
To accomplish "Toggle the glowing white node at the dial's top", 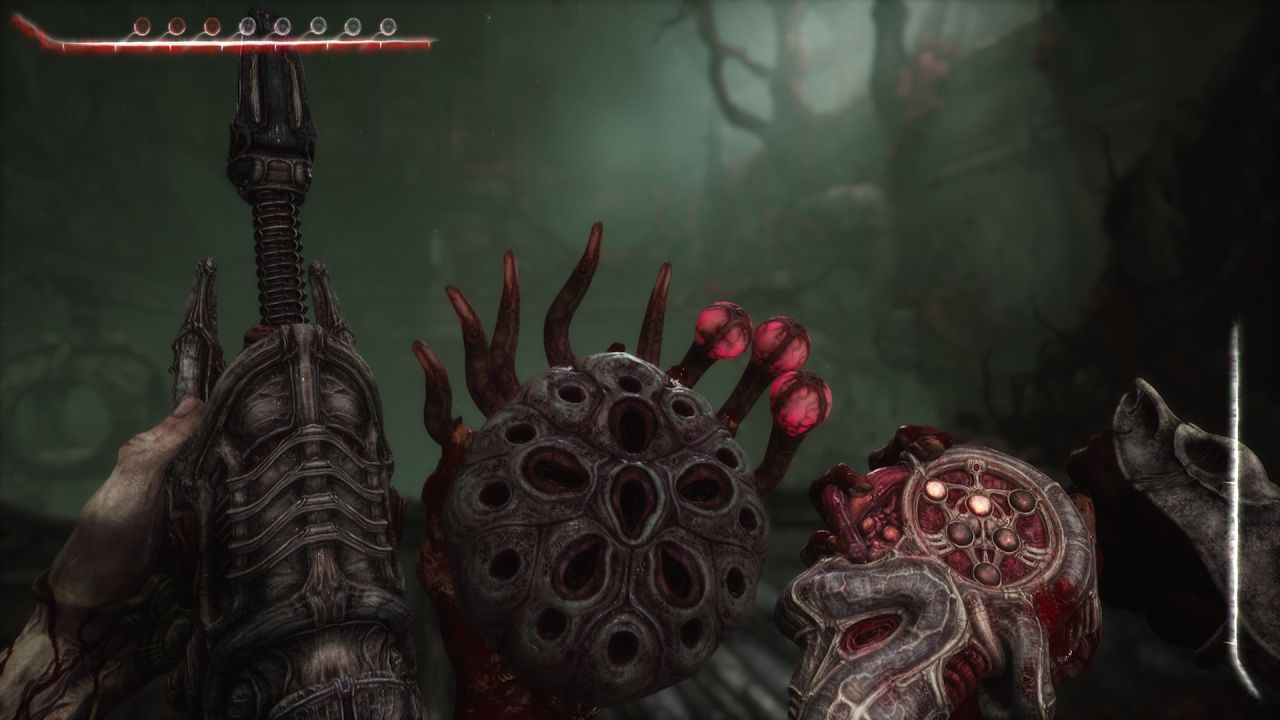I will point(936,488).
